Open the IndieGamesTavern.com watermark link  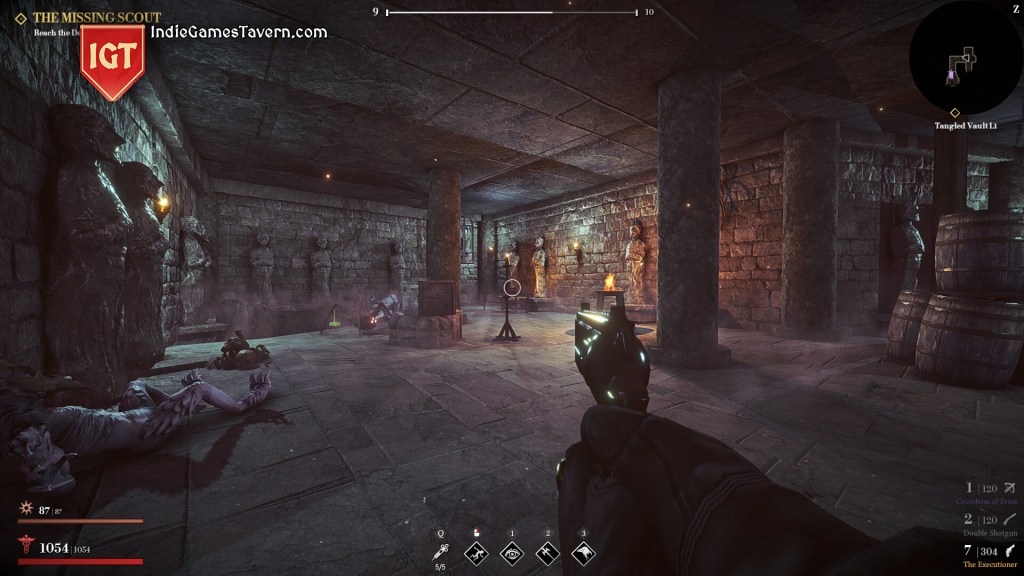(x=239, y=32)
